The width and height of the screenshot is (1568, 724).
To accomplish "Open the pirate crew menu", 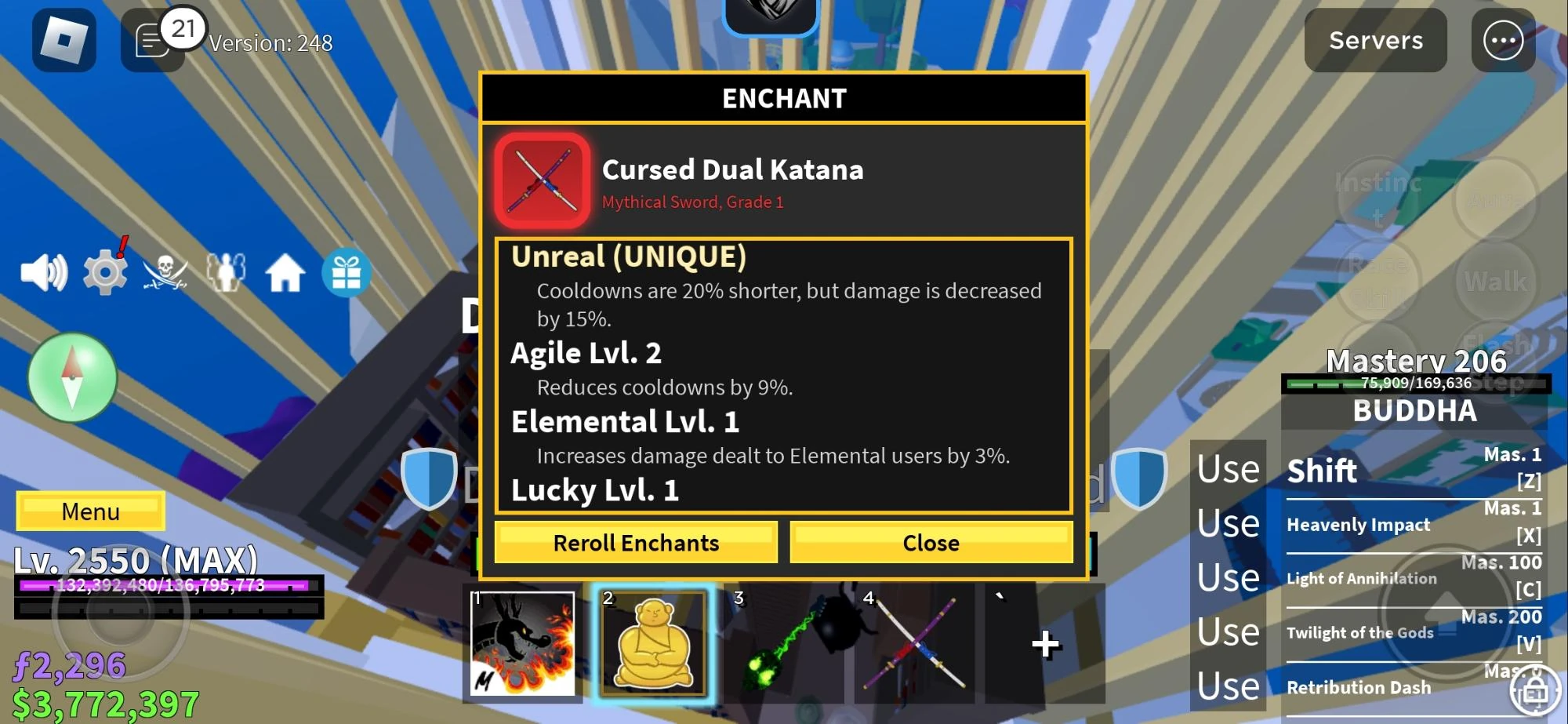I will pos(165,275).
